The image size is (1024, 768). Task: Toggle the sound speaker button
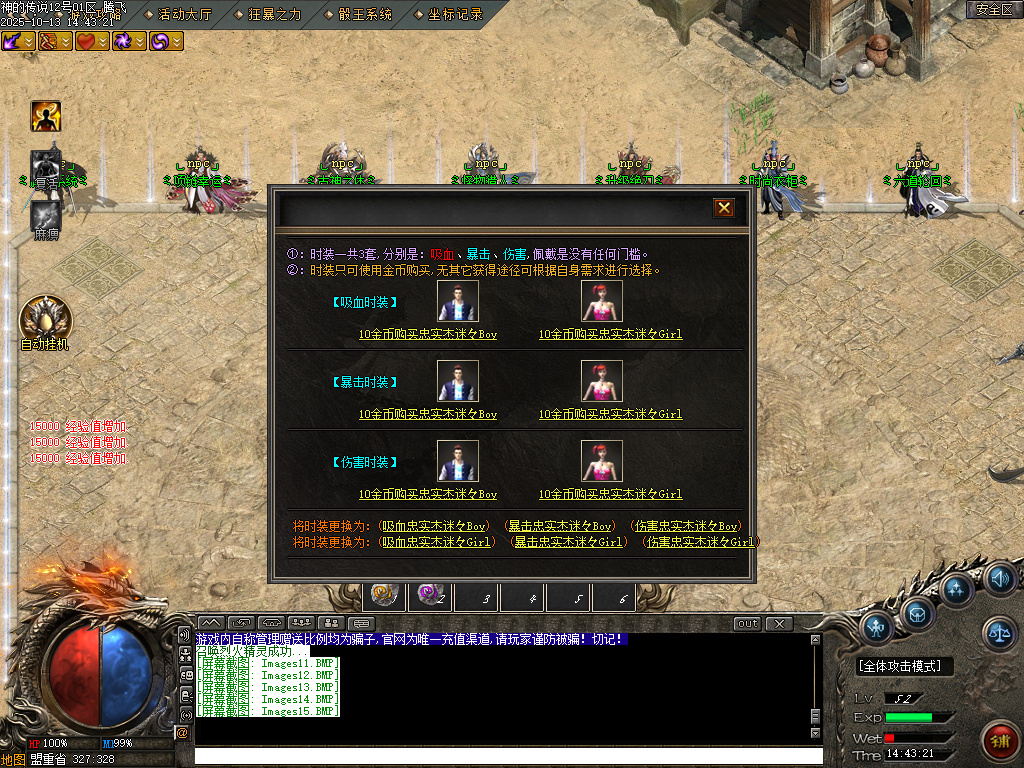[999, 578]
